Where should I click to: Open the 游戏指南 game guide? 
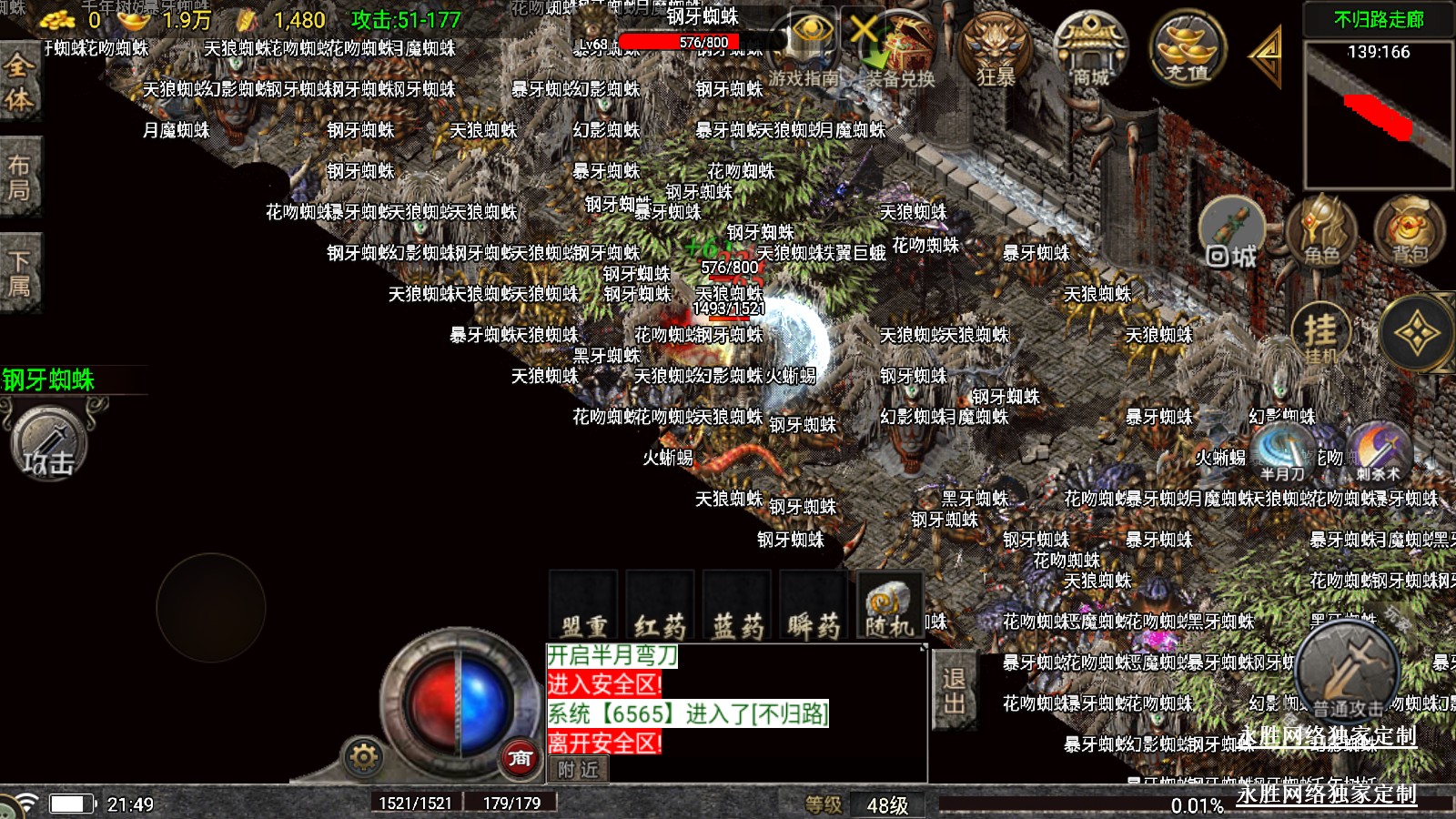click(x=805, y=50)
